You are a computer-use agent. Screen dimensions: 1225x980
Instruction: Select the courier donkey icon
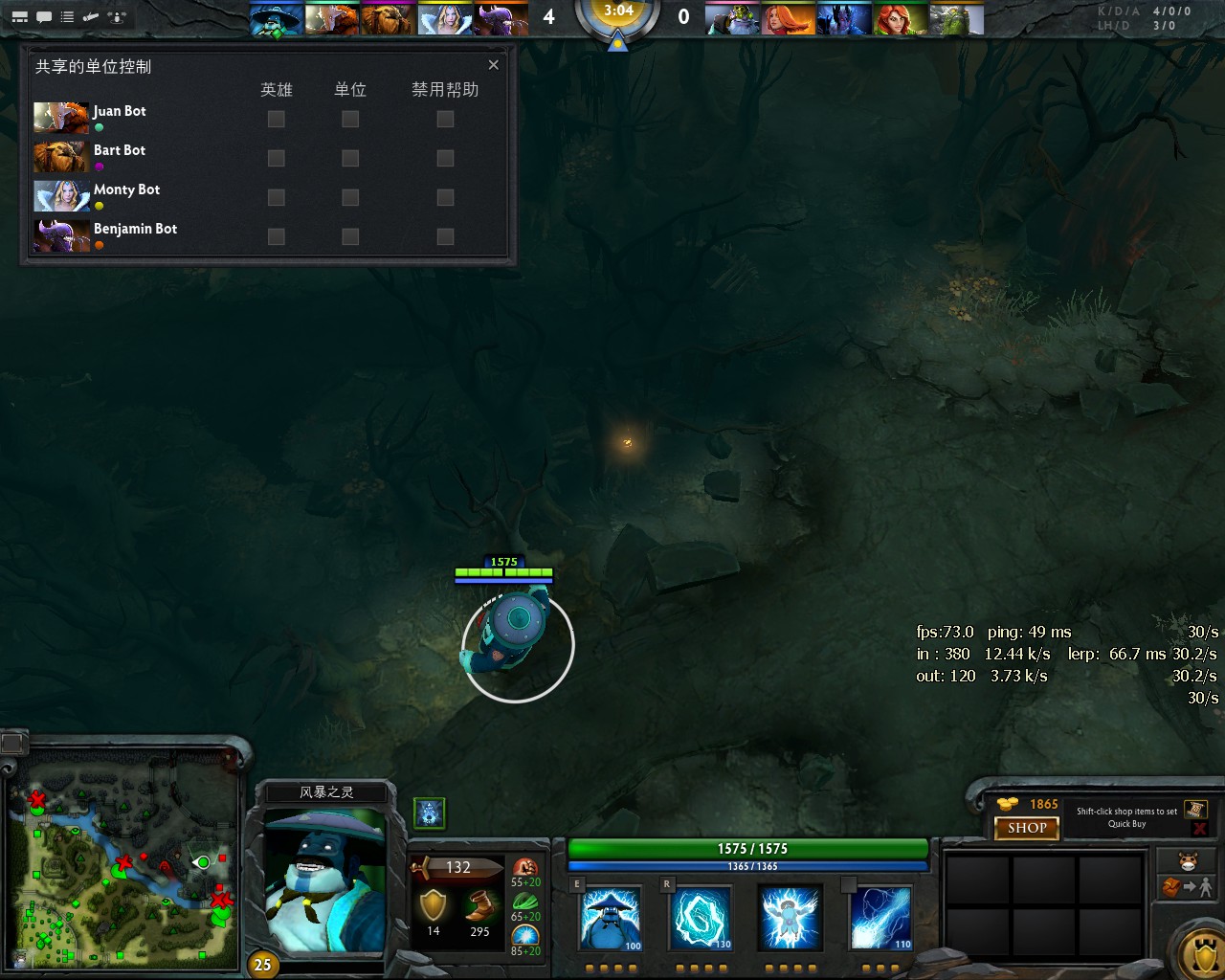(x=1187, y=862)
